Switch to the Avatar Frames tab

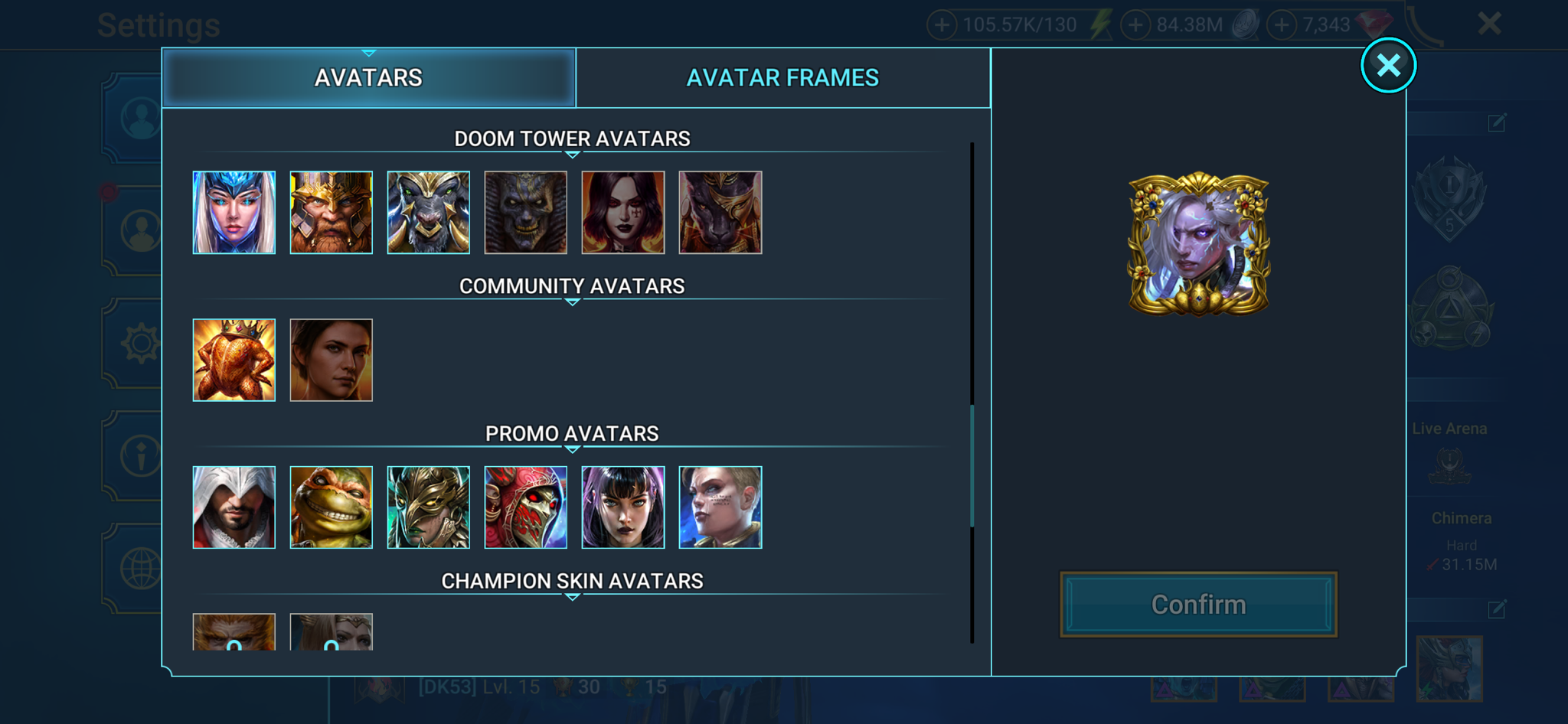[784, 77]
